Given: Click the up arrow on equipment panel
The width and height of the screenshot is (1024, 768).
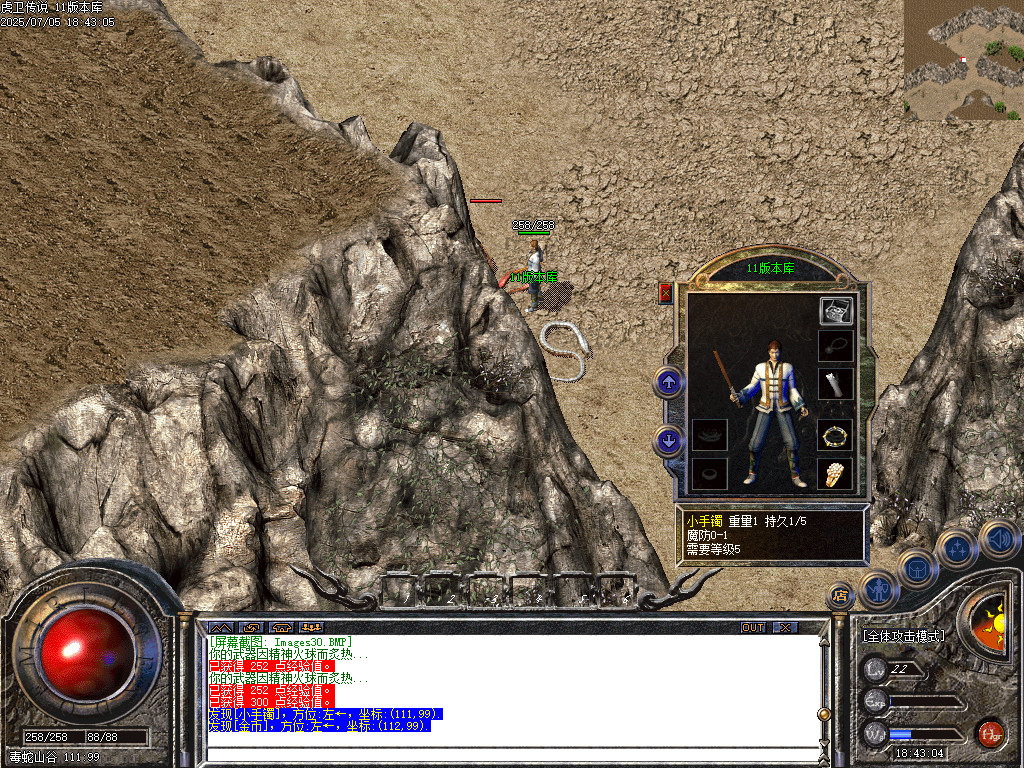Looking at the screenshot, I should [669, 381].
